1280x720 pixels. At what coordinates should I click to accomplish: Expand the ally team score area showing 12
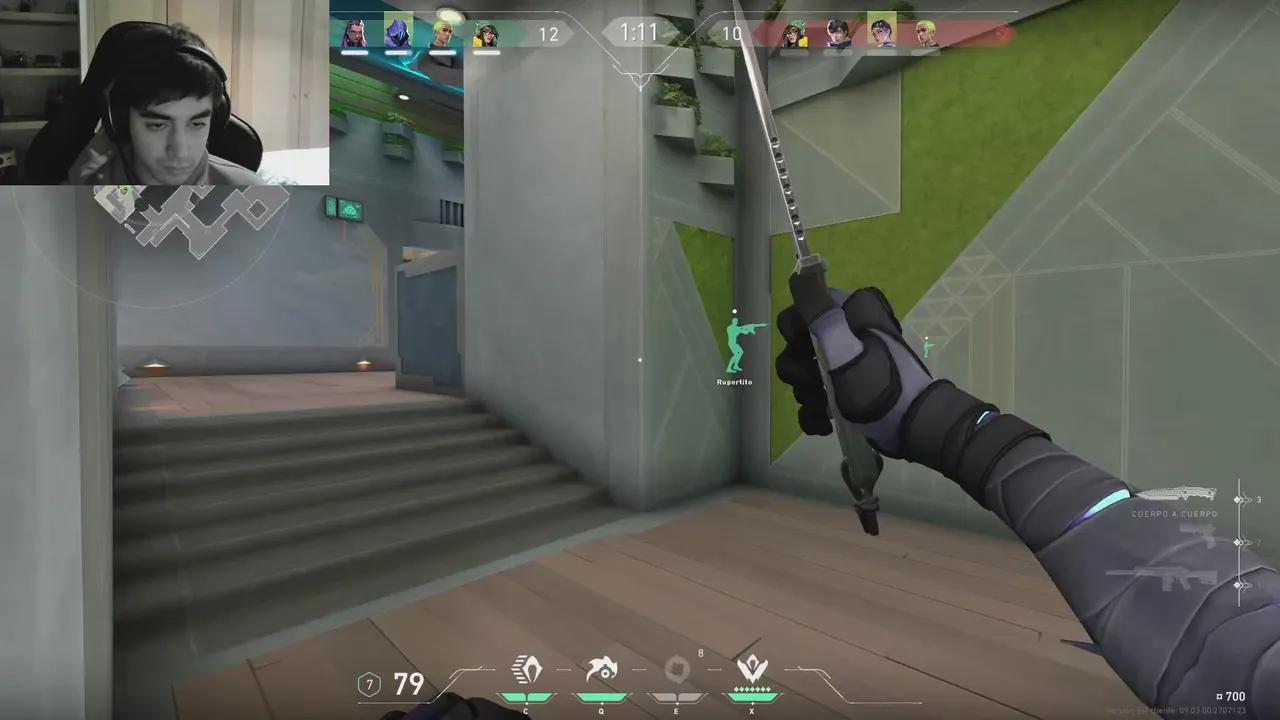tap(549, 34)
